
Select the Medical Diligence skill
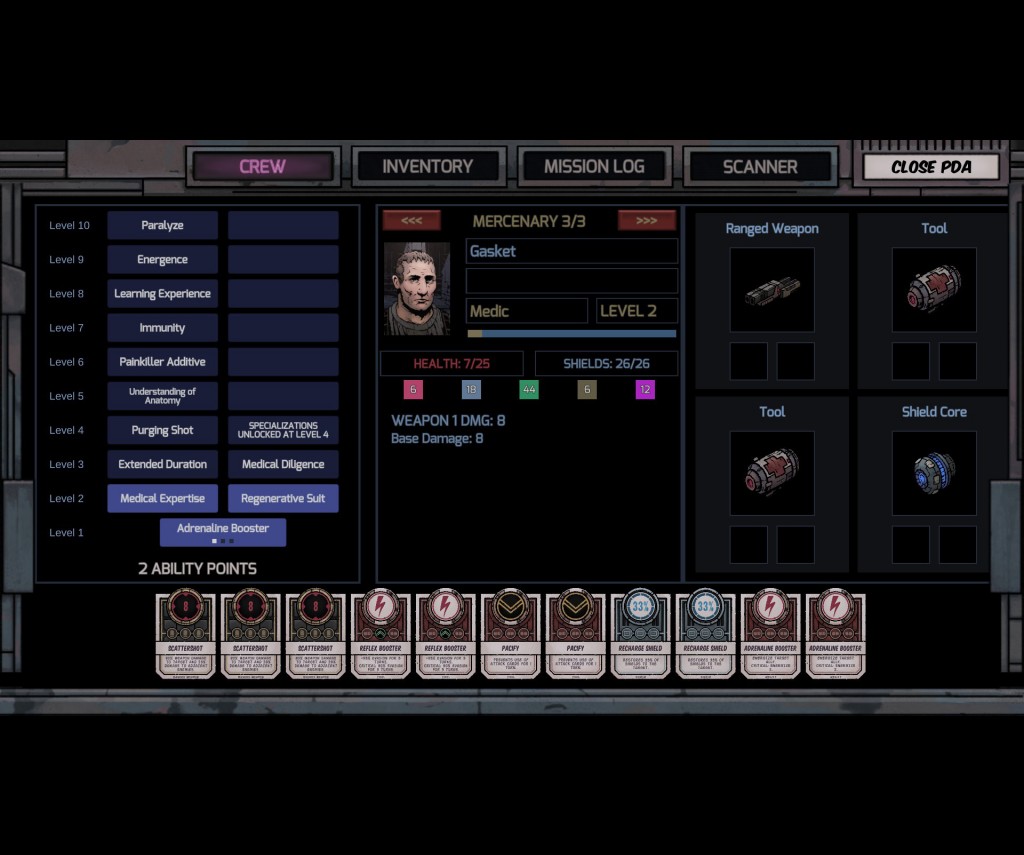[x=283, y=464]
